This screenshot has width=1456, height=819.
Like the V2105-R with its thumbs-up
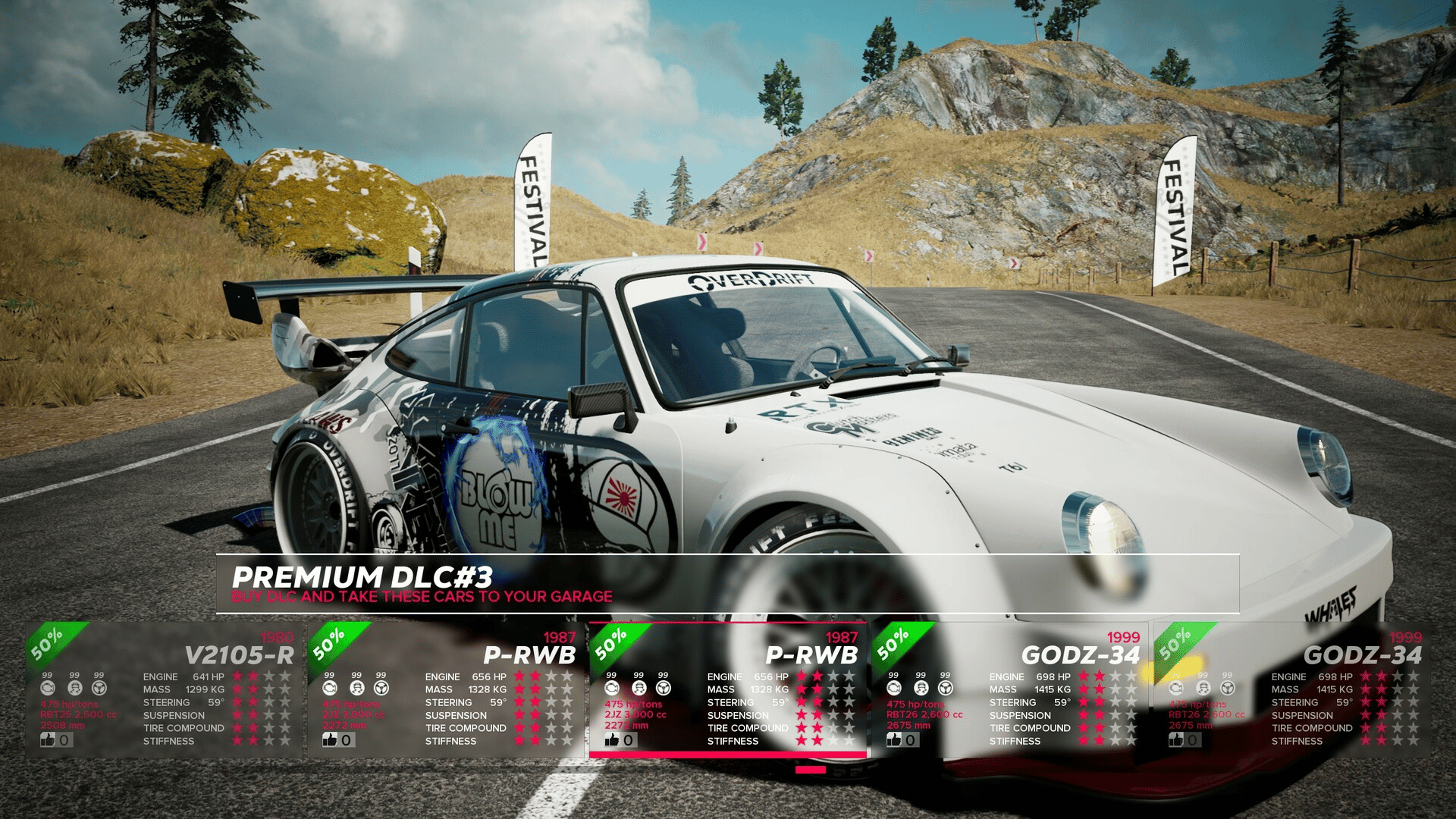(49, 739)
